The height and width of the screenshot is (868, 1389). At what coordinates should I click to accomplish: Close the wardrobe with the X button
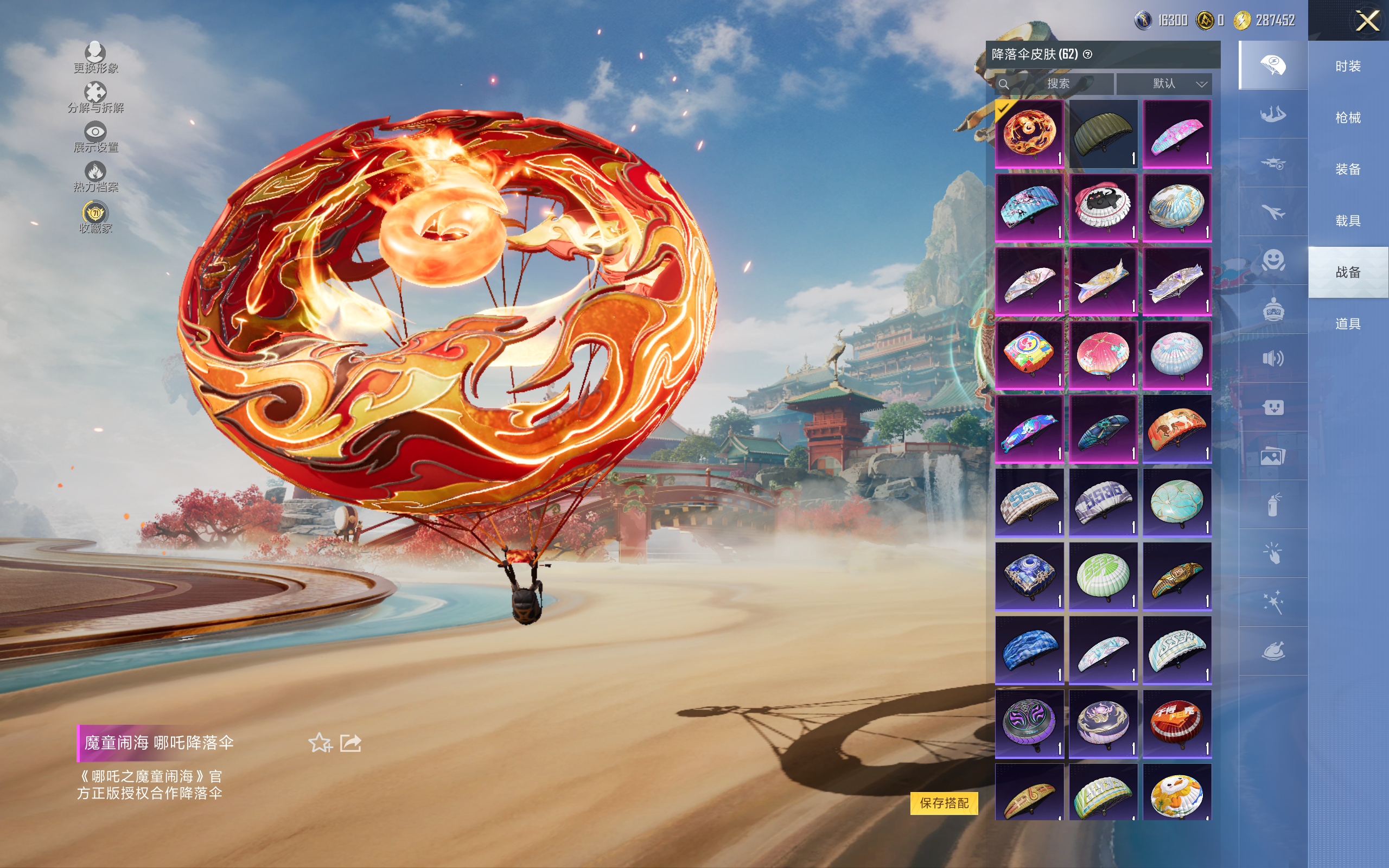[x=1367, y=21]
